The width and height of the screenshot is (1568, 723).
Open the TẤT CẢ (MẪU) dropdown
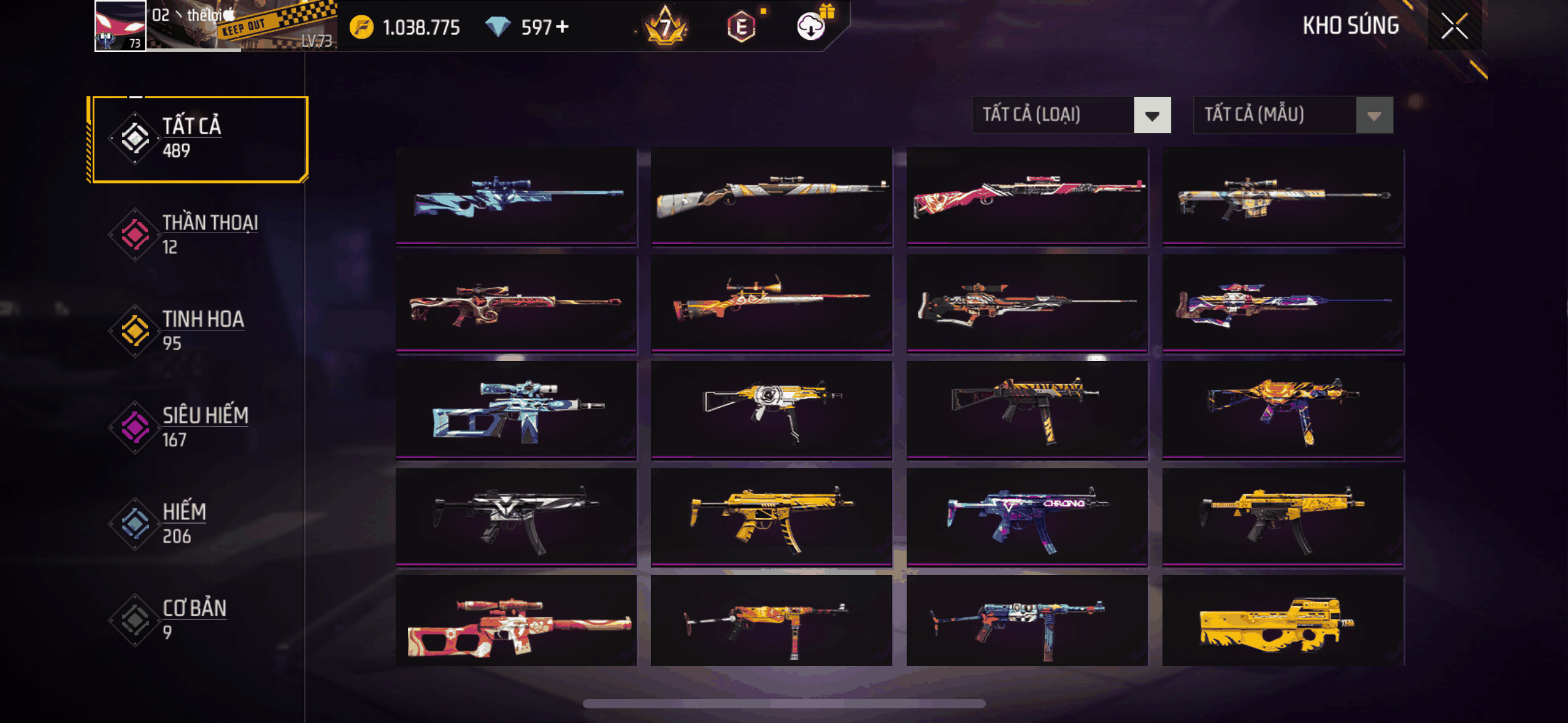coord(1293,115)
